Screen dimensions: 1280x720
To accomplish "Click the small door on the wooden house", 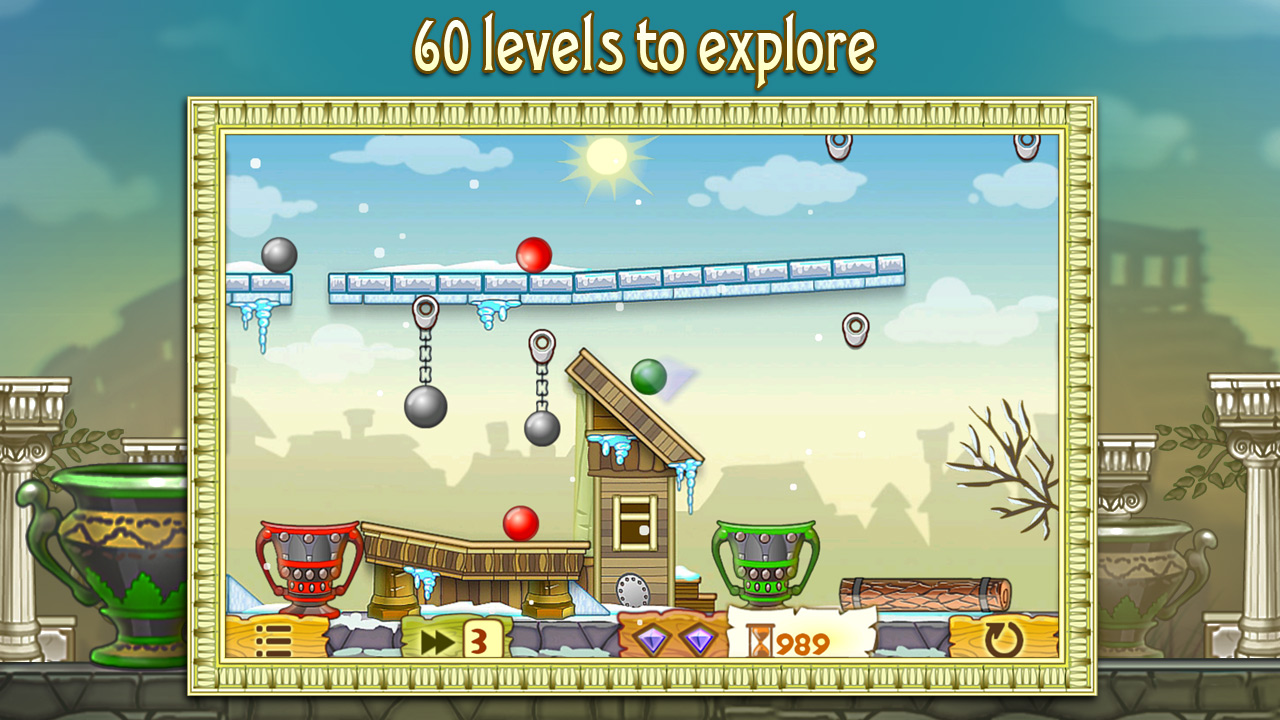I will tap(633, 523).
